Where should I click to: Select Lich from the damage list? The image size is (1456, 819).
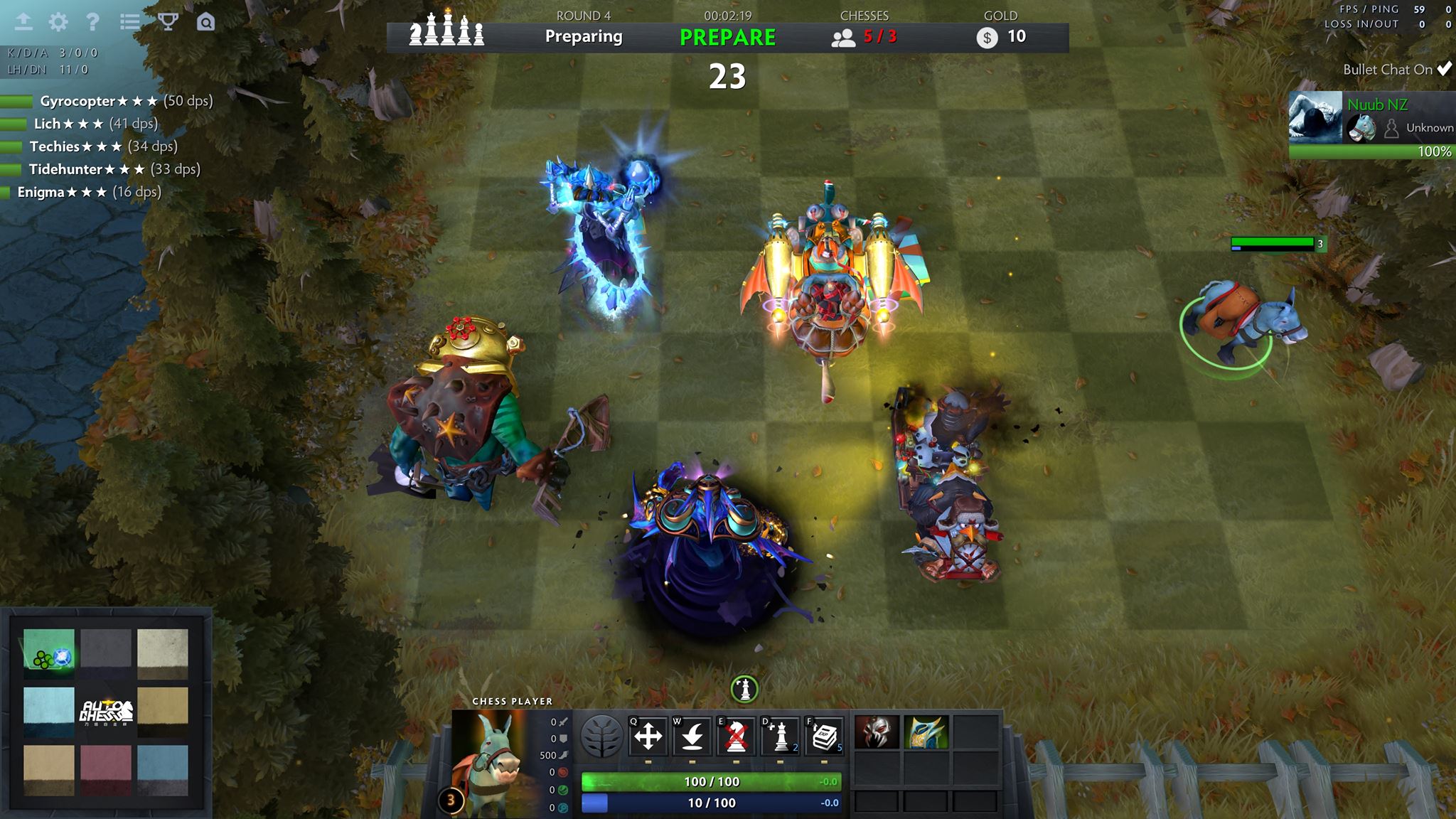[x=48, y=124]
